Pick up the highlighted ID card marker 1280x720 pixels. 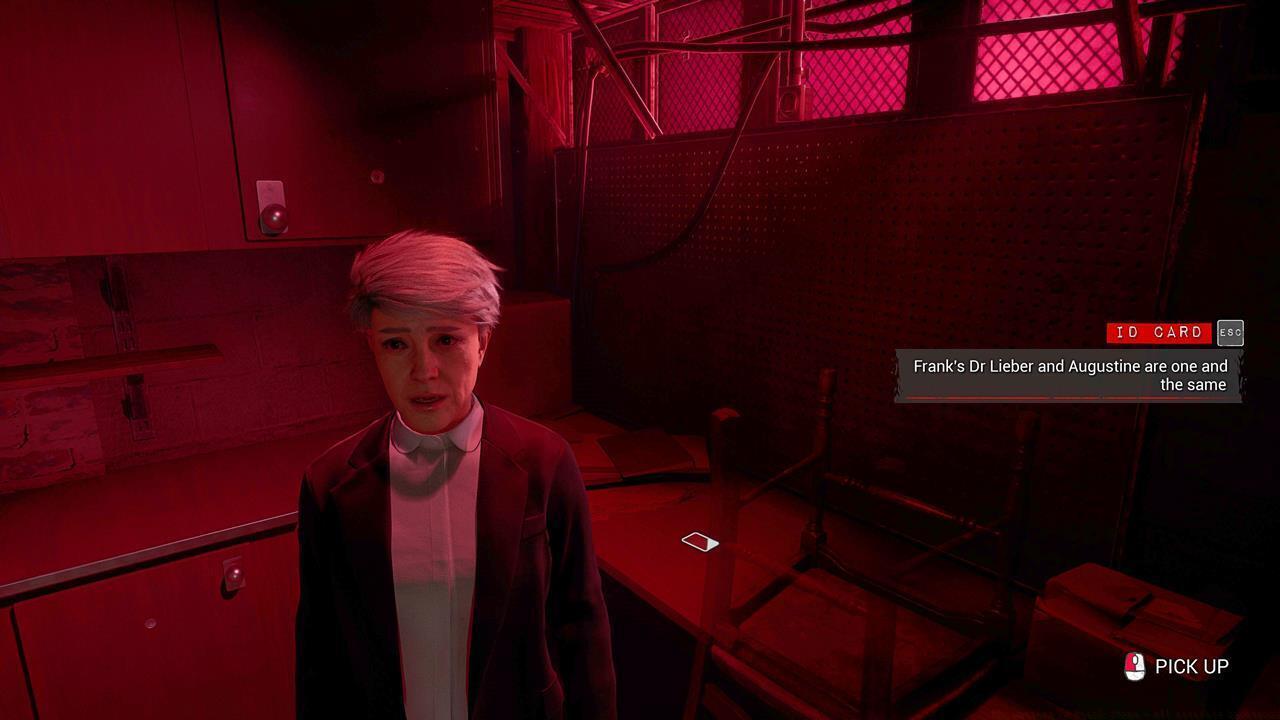(700, 542)
